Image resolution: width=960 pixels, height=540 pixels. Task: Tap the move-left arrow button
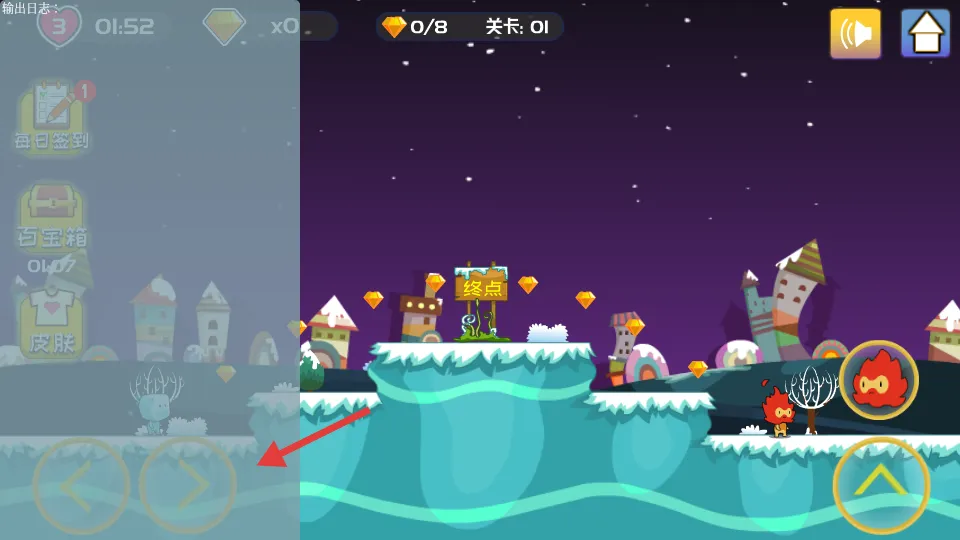81,486
